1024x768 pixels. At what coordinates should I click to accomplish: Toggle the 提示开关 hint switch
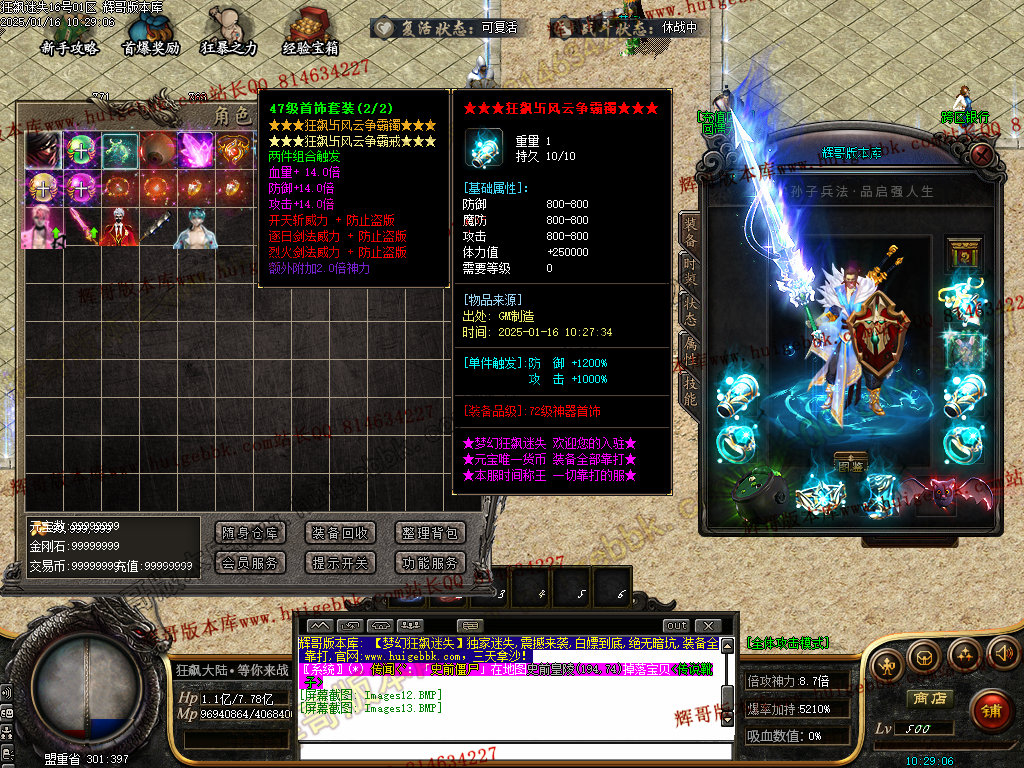[340, 563]
